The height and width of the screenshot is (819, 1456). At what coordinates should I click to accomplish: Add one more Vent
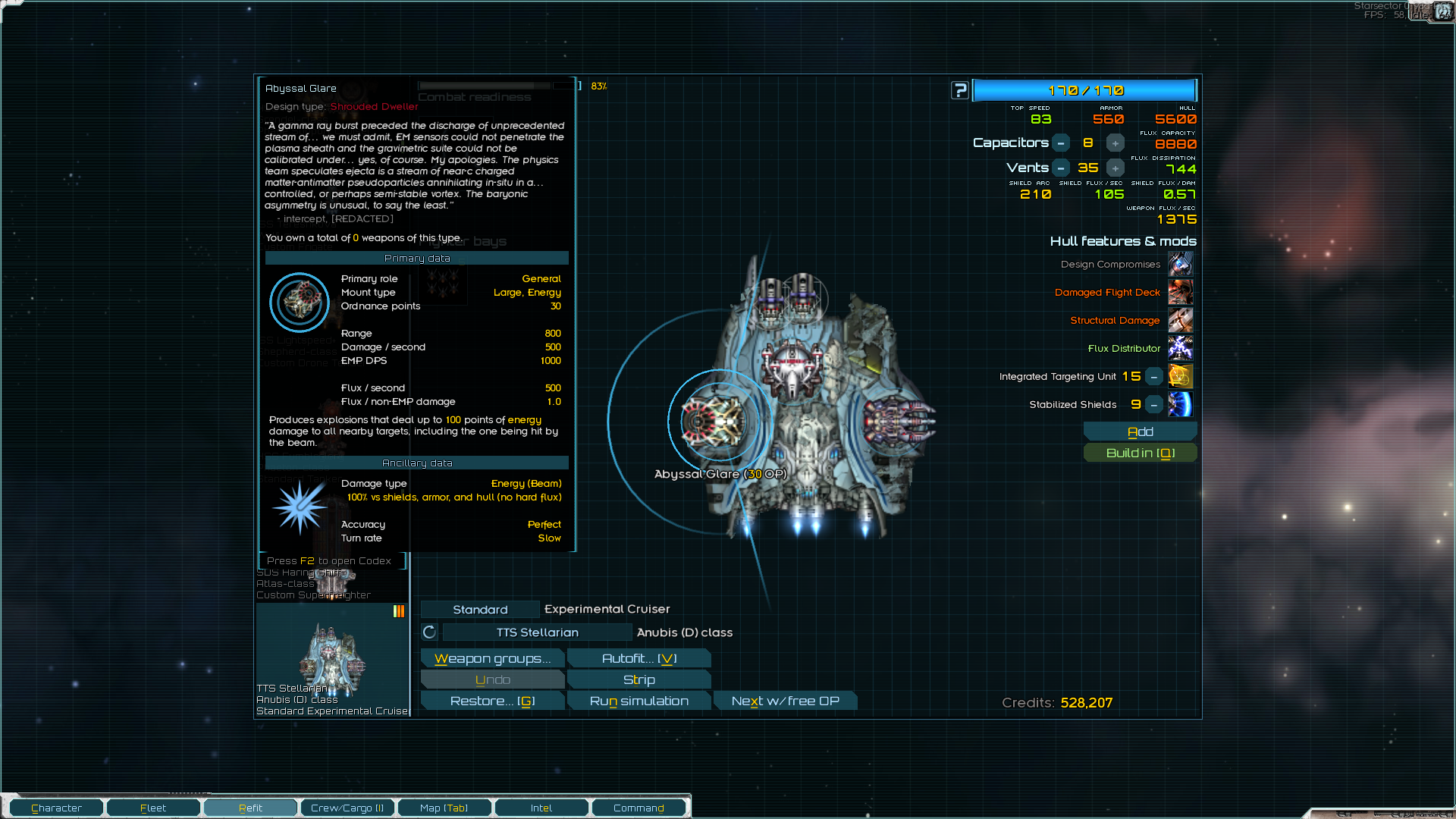(x=1115, y=168)
